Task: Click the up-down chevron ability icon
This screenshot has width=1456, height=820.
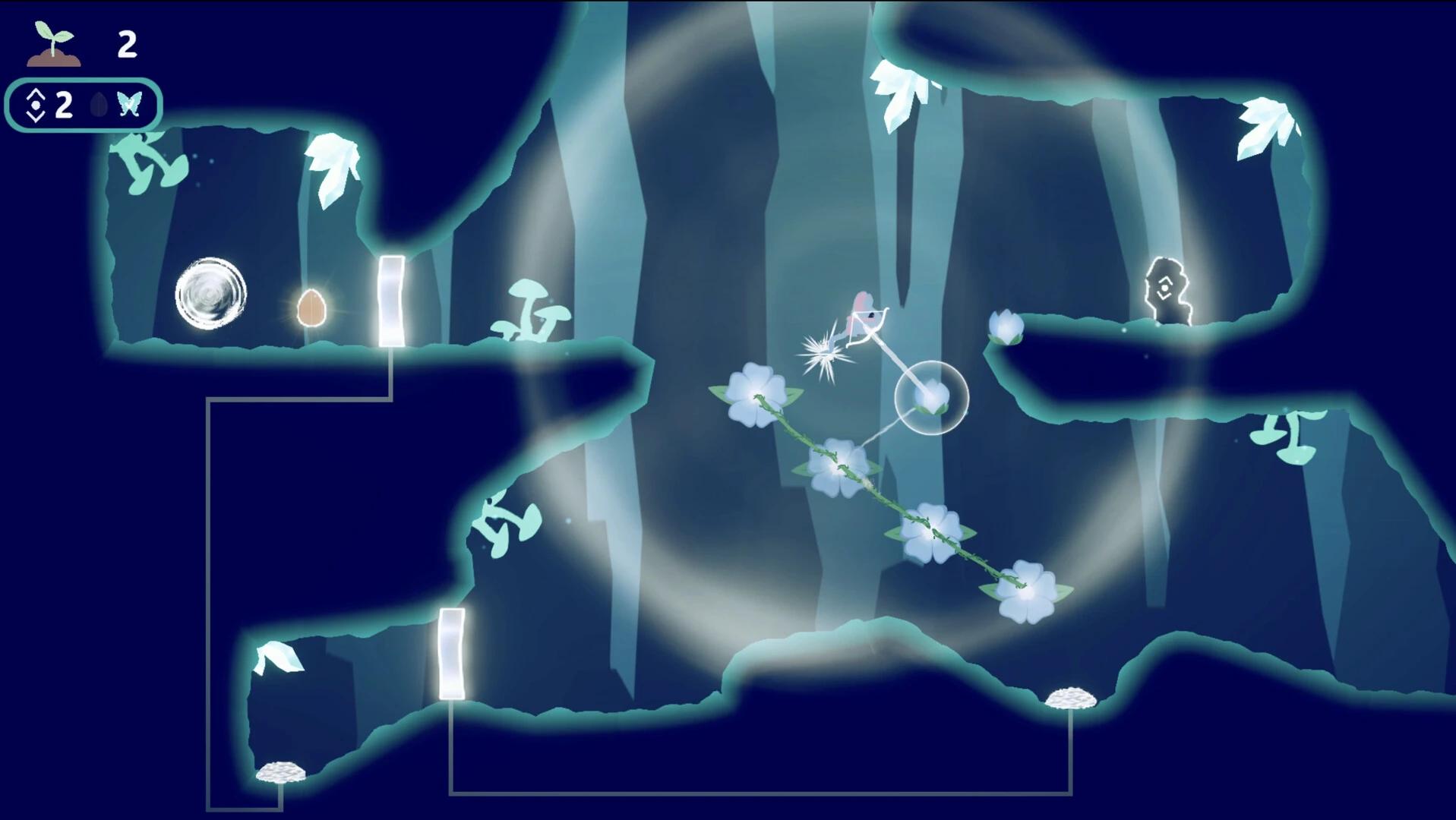Action: 34,106
